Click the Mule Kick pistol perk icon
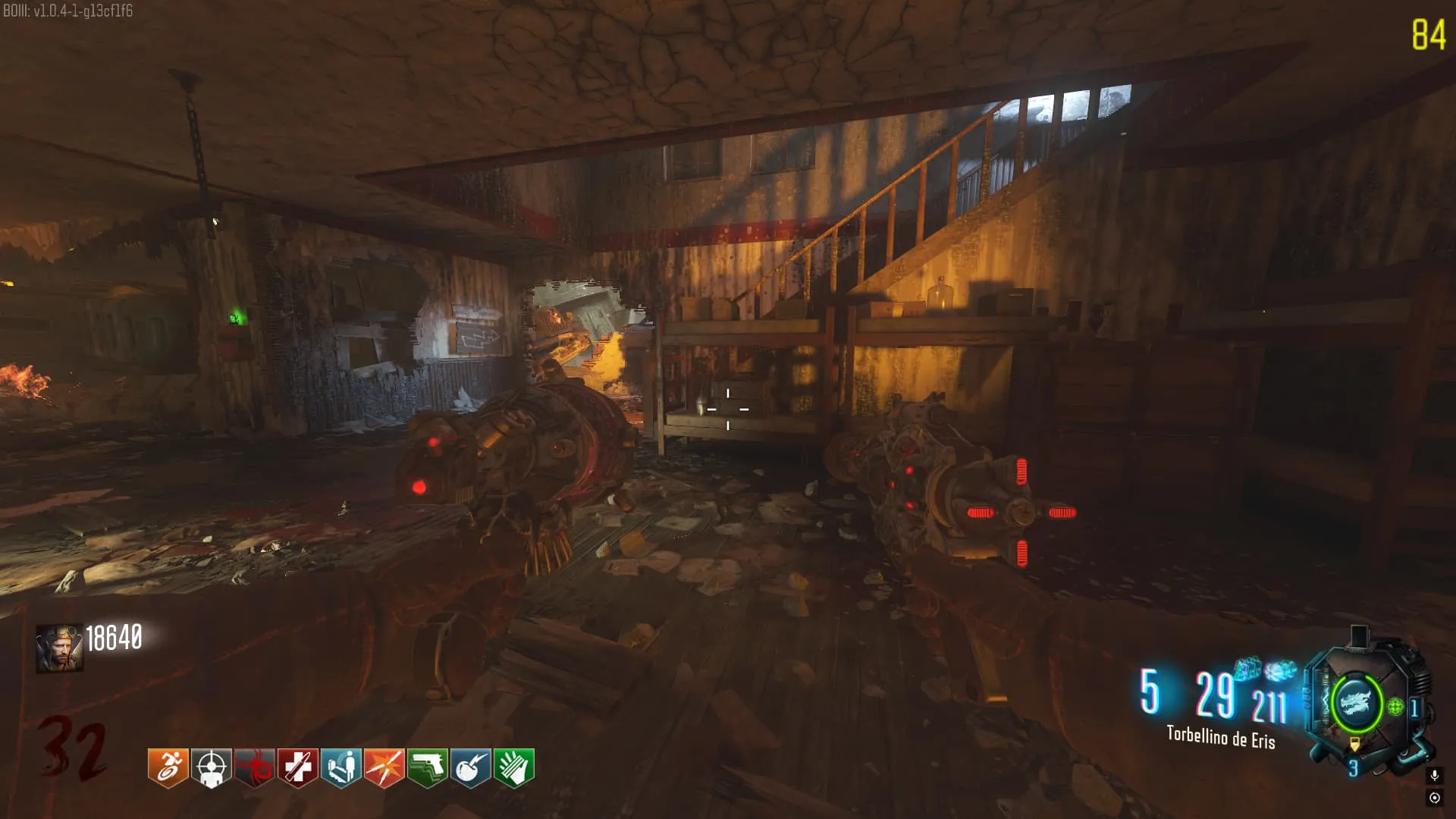 click(x=427, y=767)
